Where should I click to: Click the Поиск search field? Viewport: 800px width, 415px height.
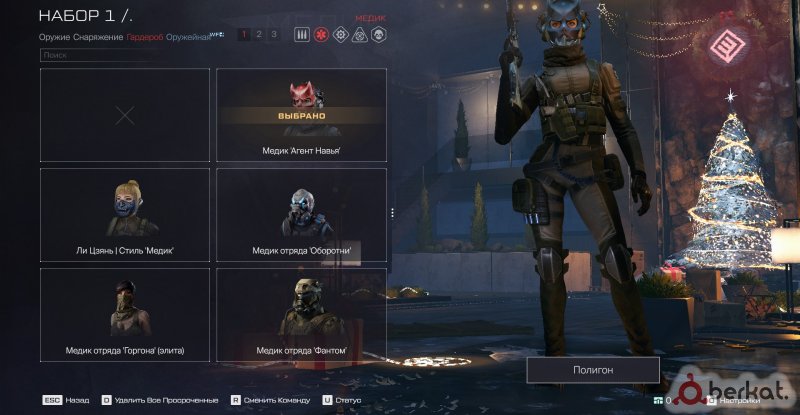tap(96, 56)
